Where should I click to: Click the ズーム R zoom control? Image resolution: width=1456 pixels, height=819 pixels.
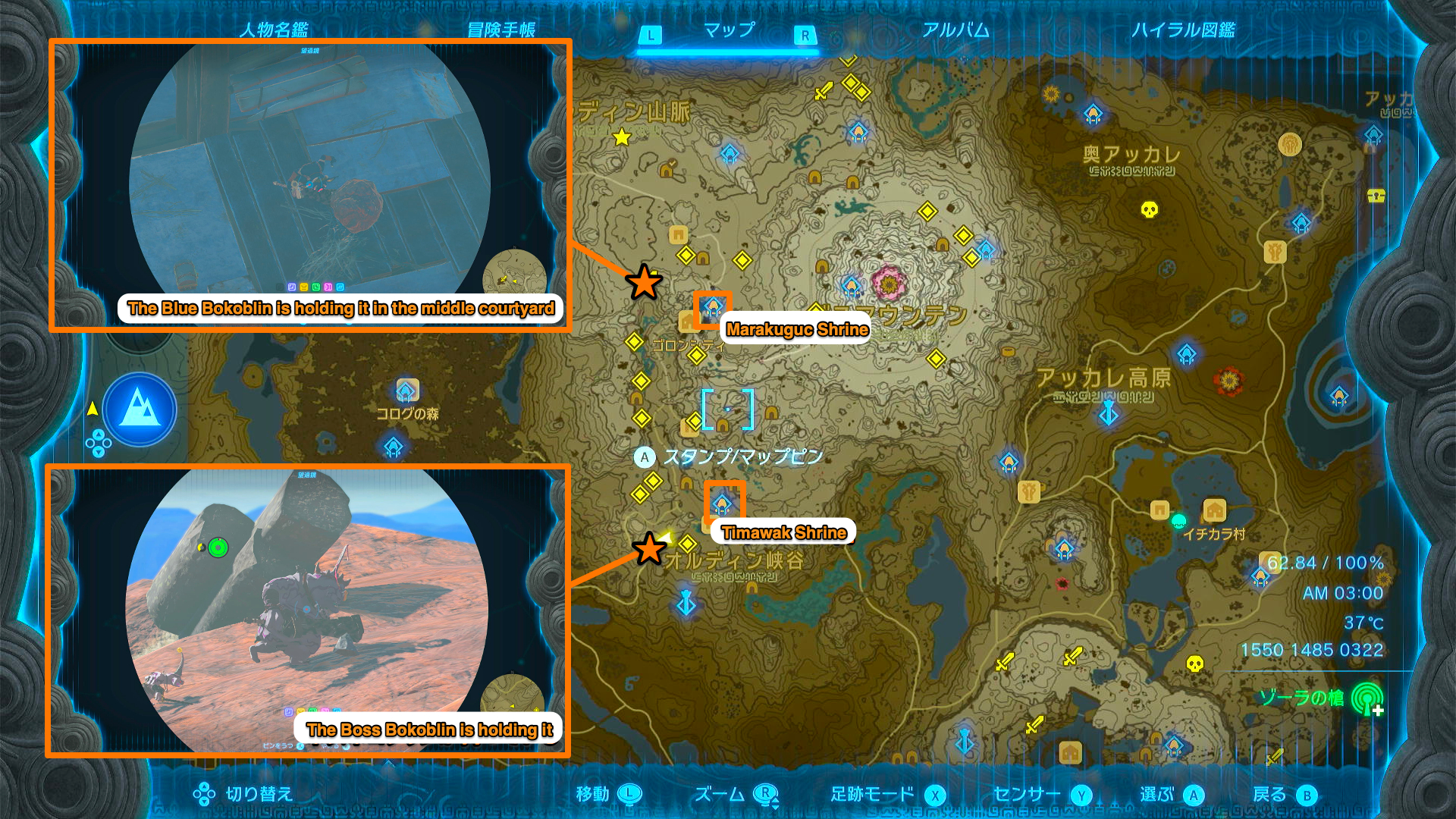coord(766,795)
